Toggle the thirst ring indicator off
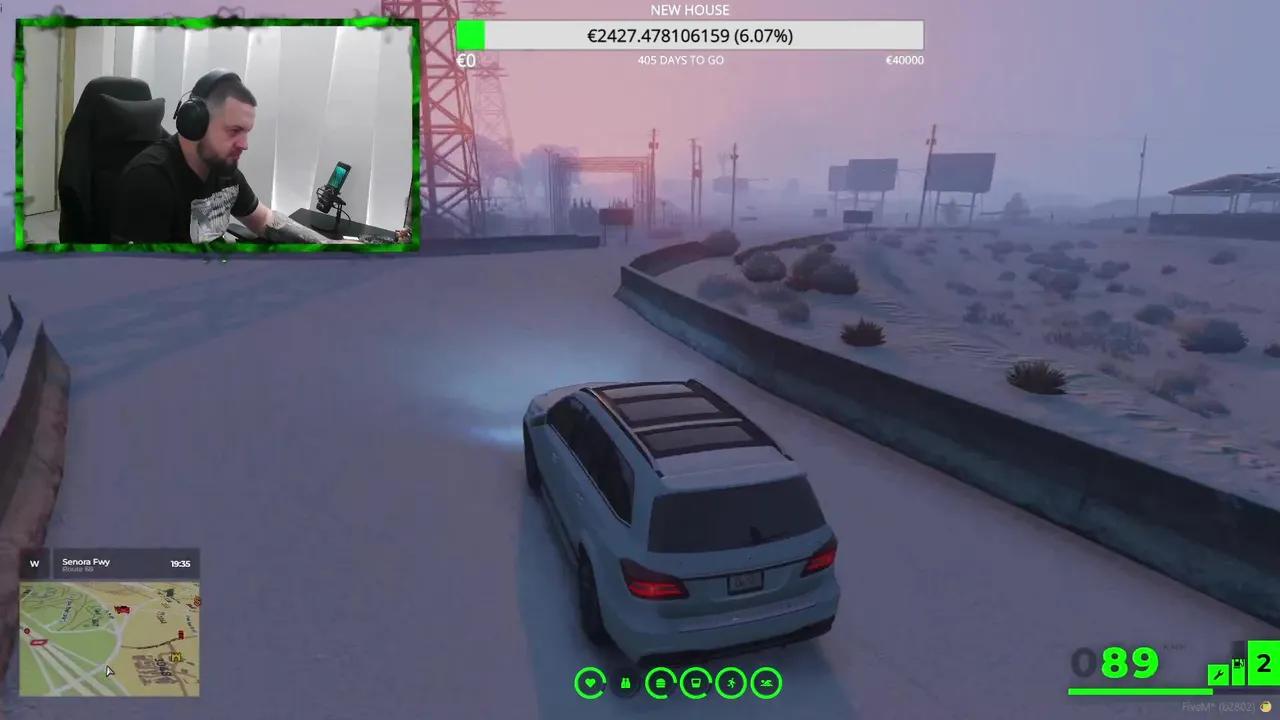The width and height of the screenshot is (1280, 720). [695, 683]
